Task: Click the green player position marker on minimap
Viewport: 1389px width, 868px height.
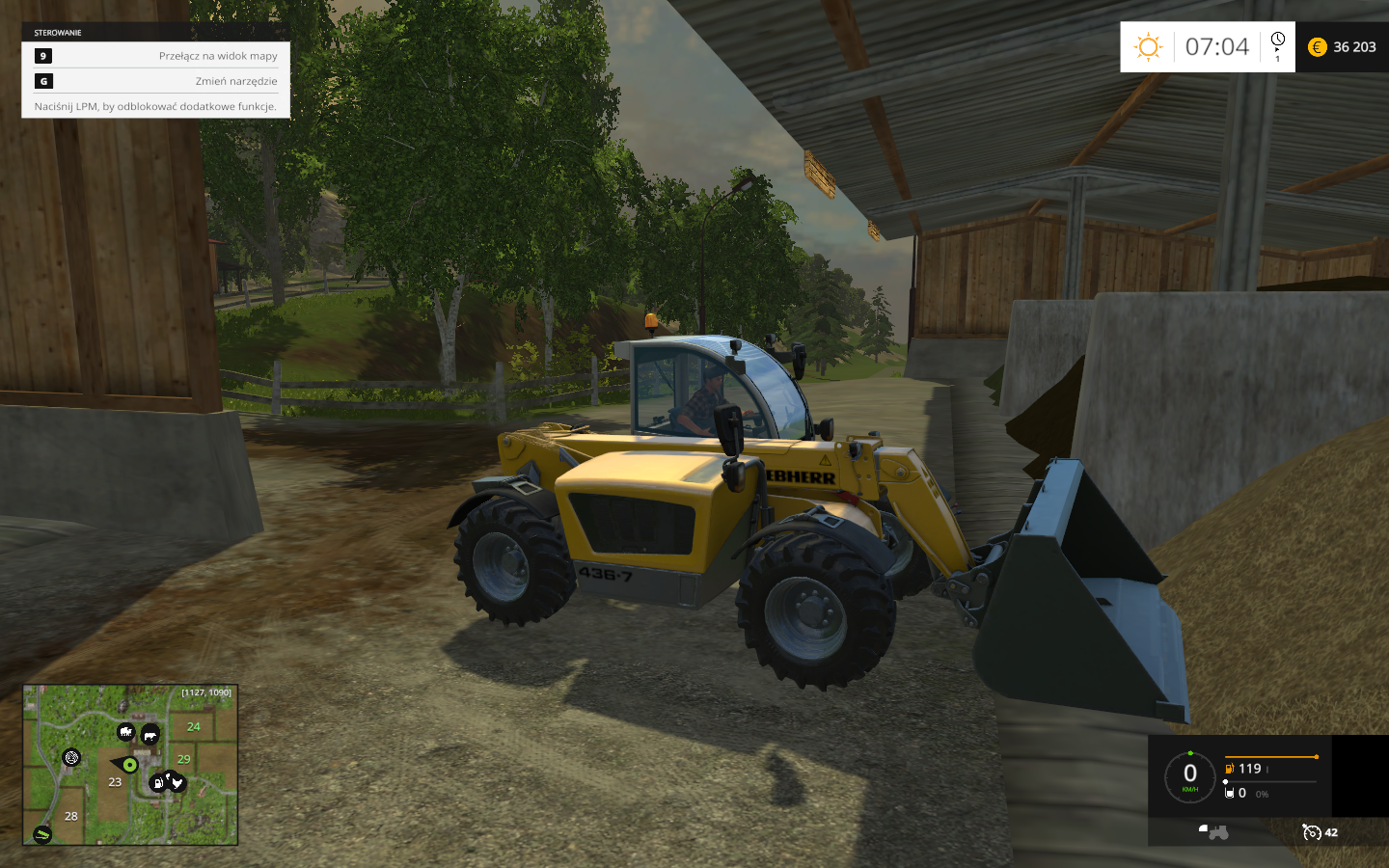Action: [x=130, y=765]
